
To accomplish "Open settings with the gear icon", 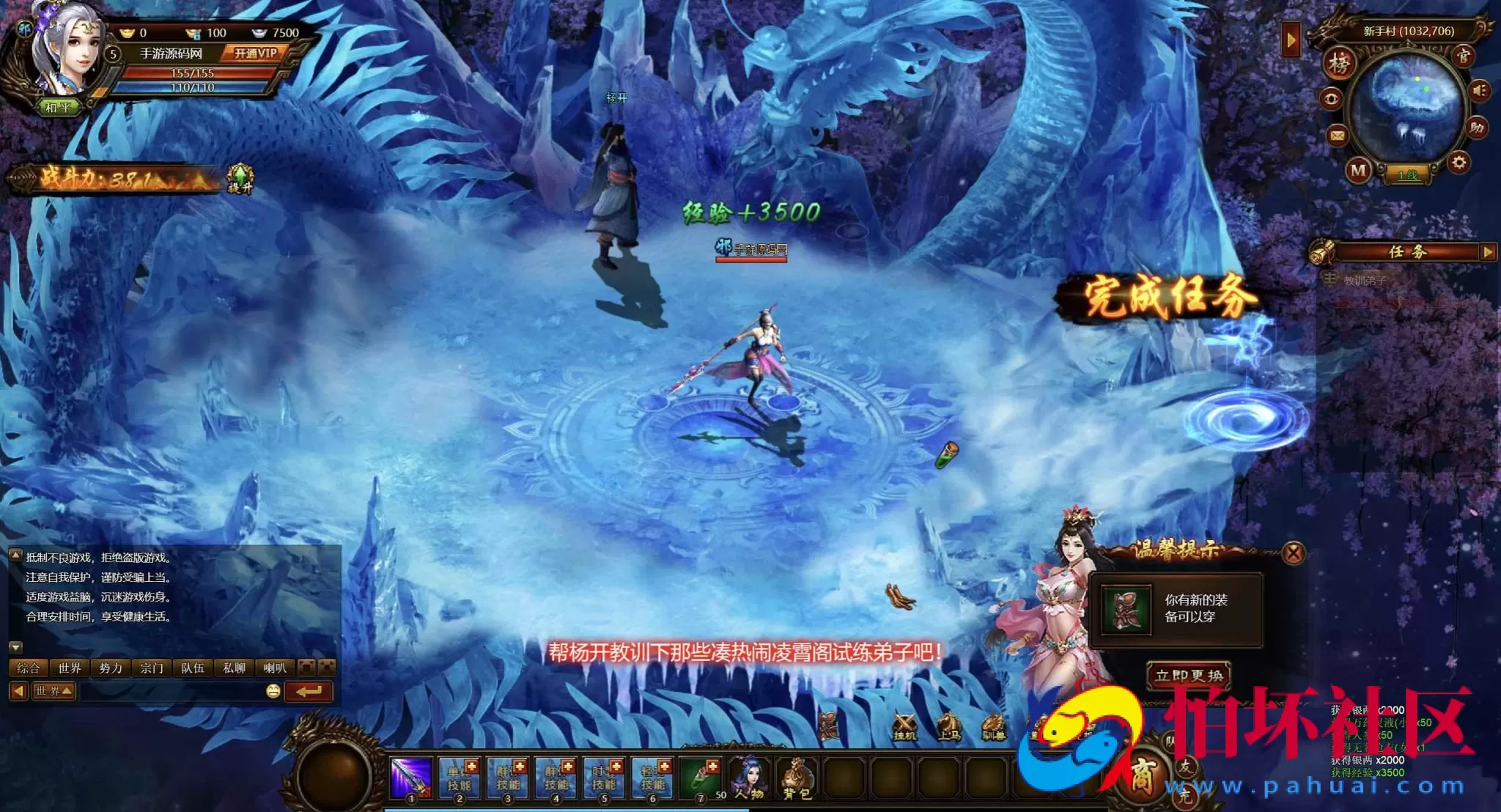I will (1458, 162).
